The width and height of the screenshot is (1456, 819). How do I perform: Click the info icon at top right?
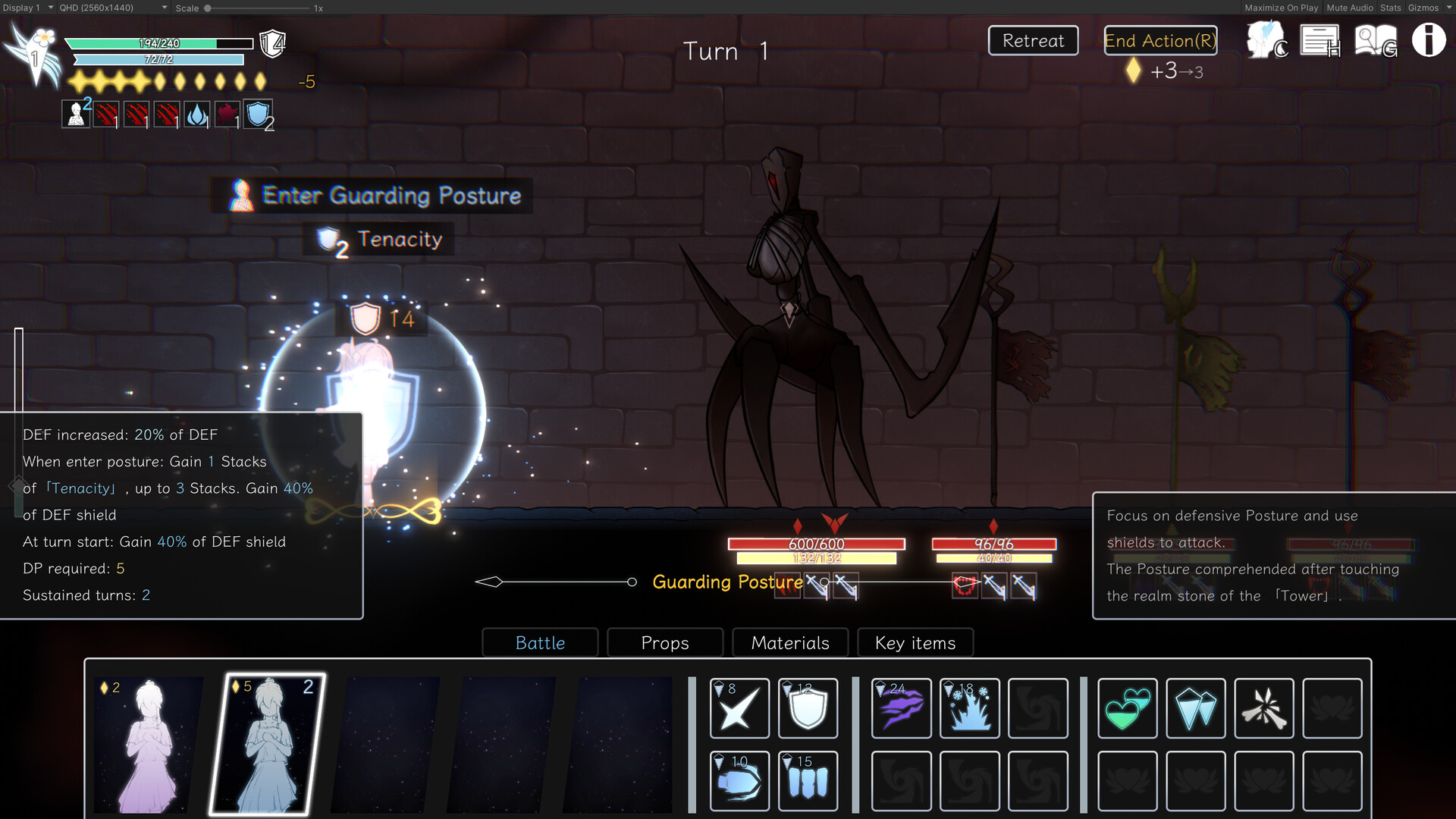[x=1429, y=39]
